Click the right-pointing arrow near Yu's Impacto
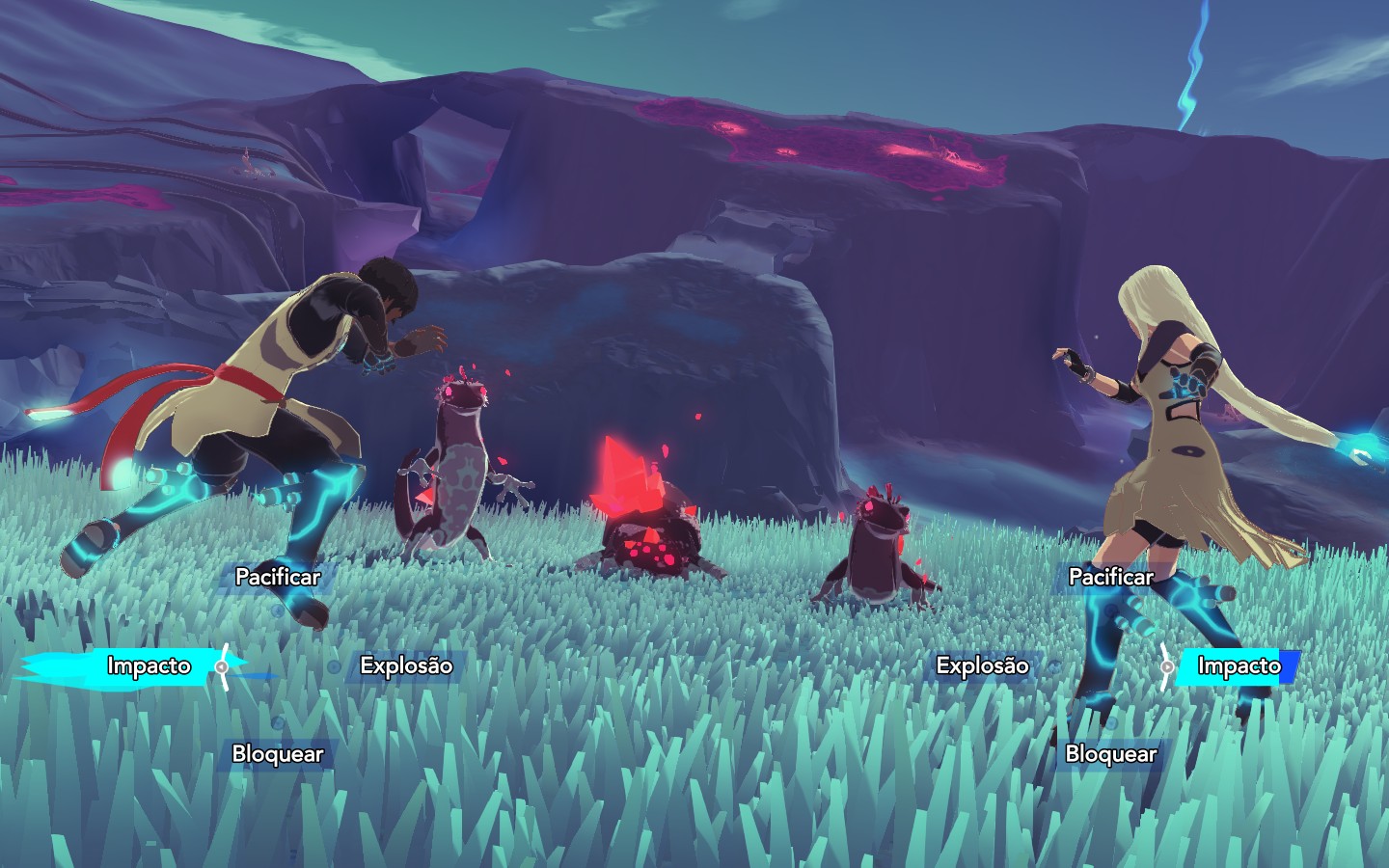 pyautogui.click(x=1165, y=665)
